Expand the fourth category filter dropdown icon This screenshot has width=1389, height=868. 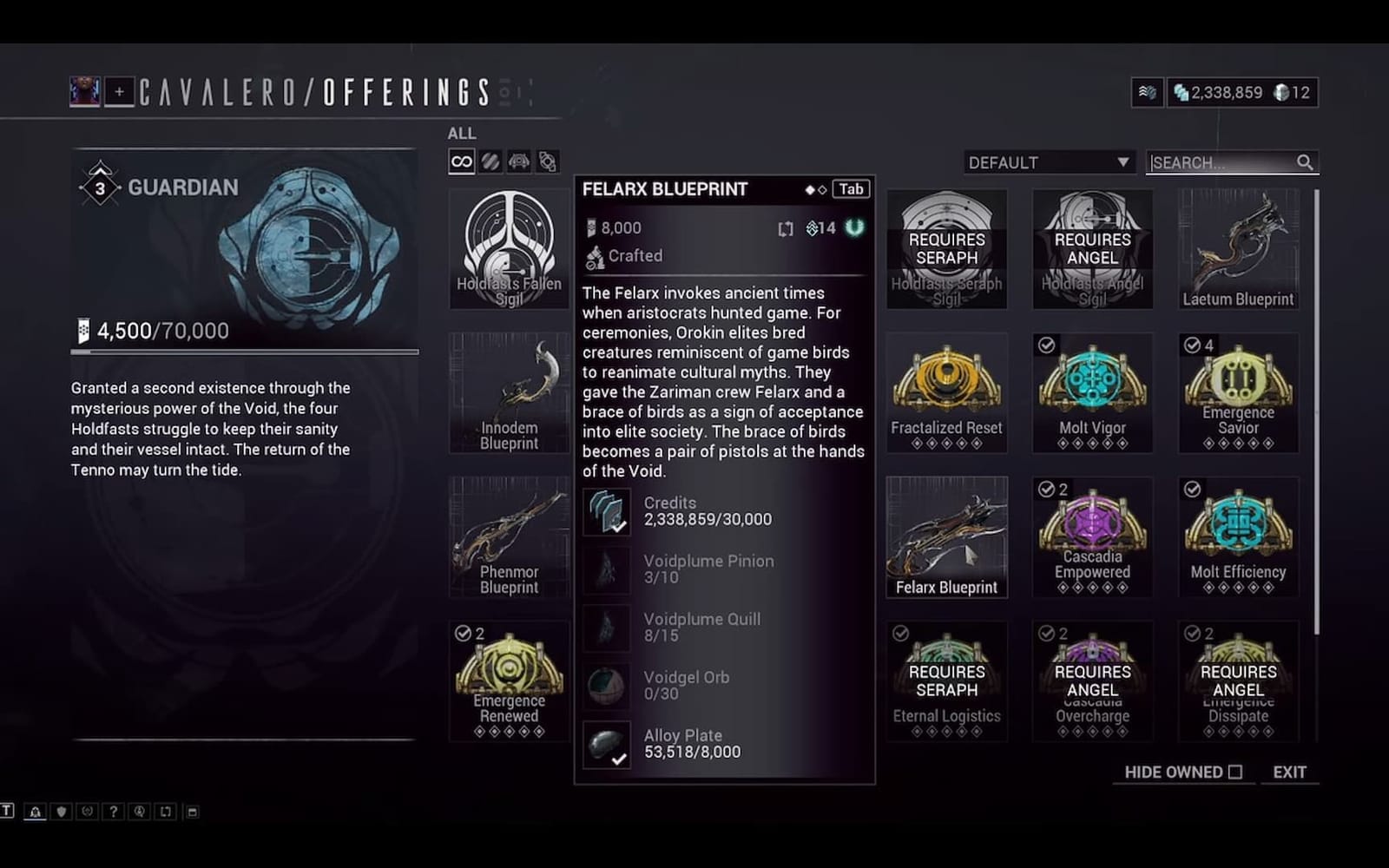coord(547,161)
